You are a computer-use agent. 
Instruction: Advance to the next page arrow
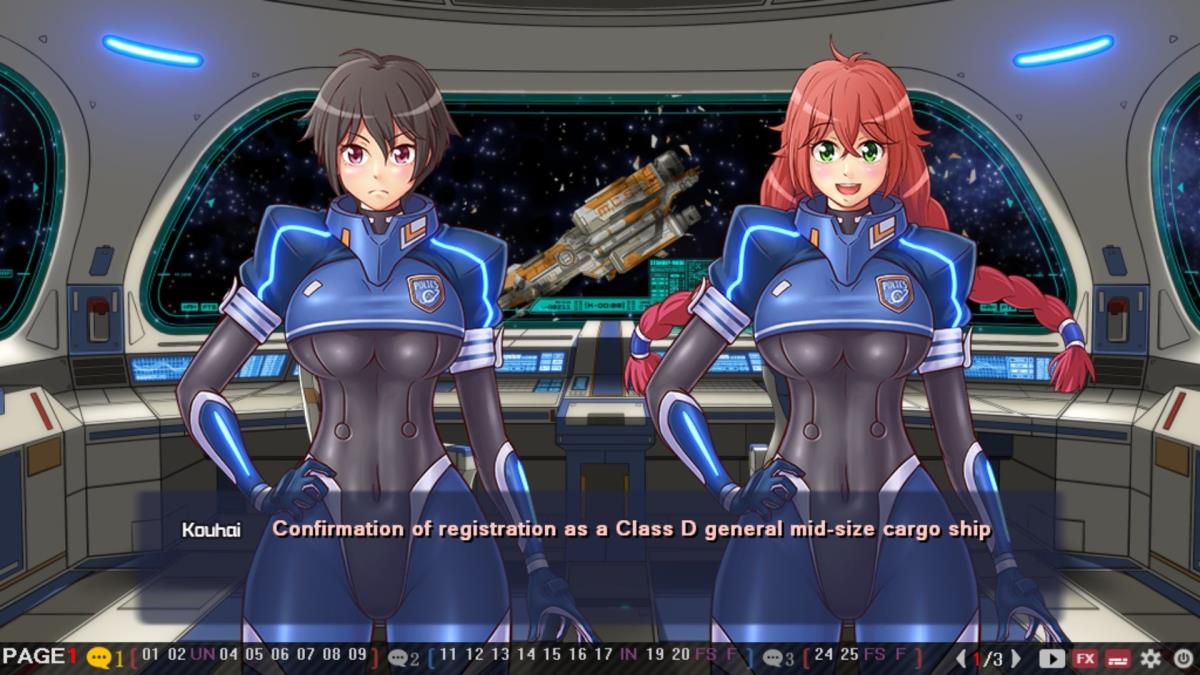(1016, 658)
